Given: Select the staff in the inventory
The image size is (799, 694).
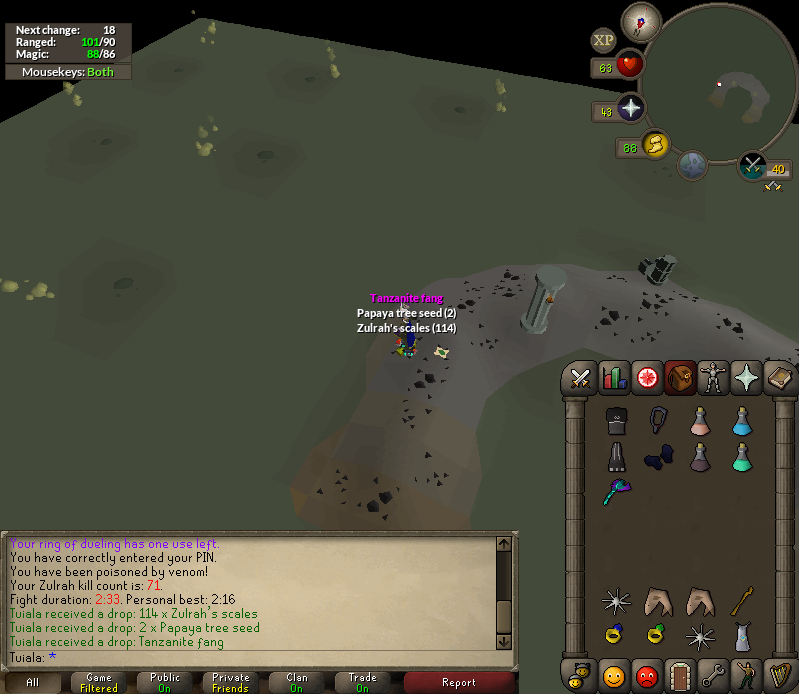Looking at the screenshot, I should (x=742, y=600).
